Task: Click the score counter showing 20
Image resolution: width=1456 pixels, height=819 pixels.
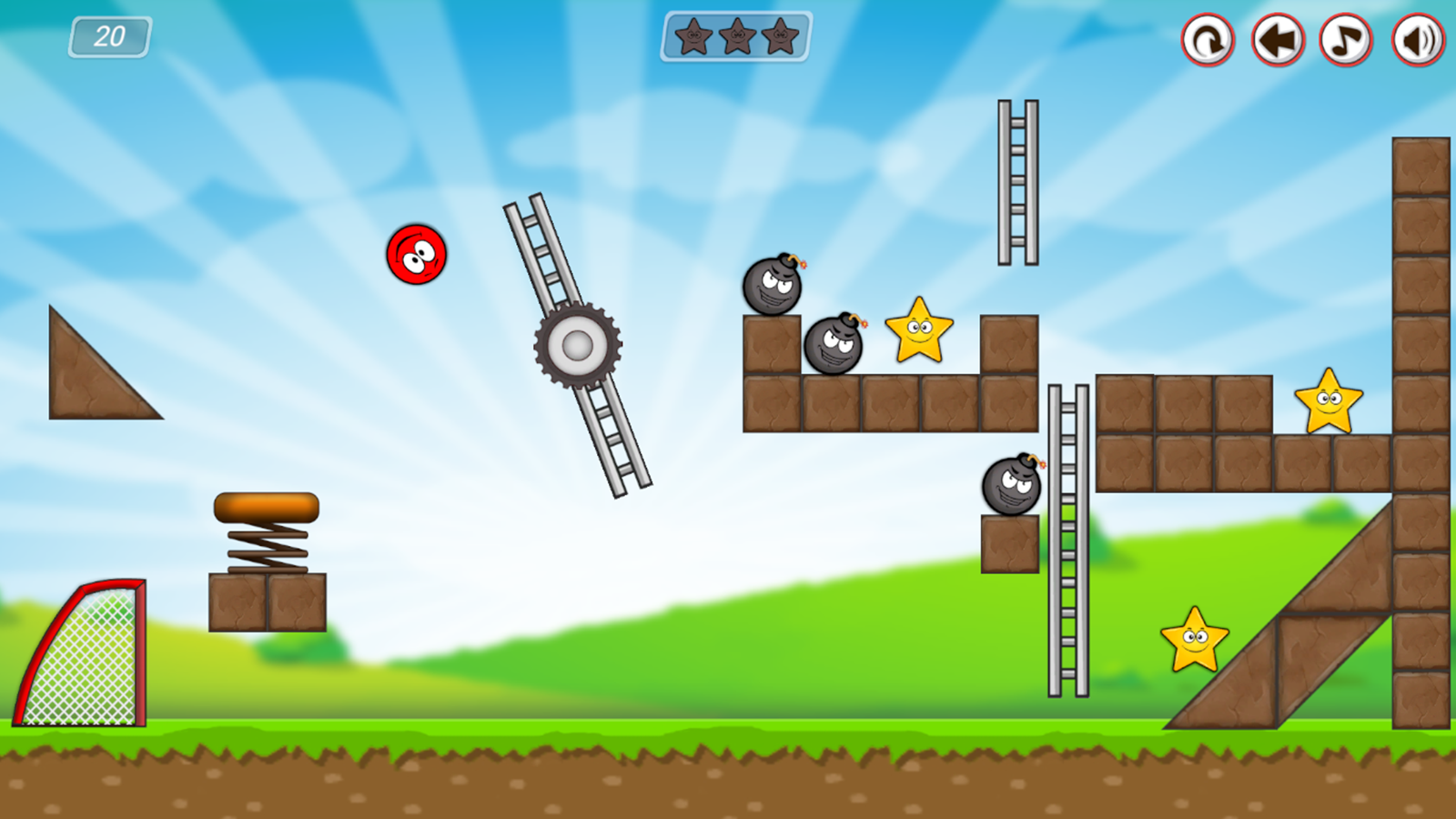Action: [109, 36]
